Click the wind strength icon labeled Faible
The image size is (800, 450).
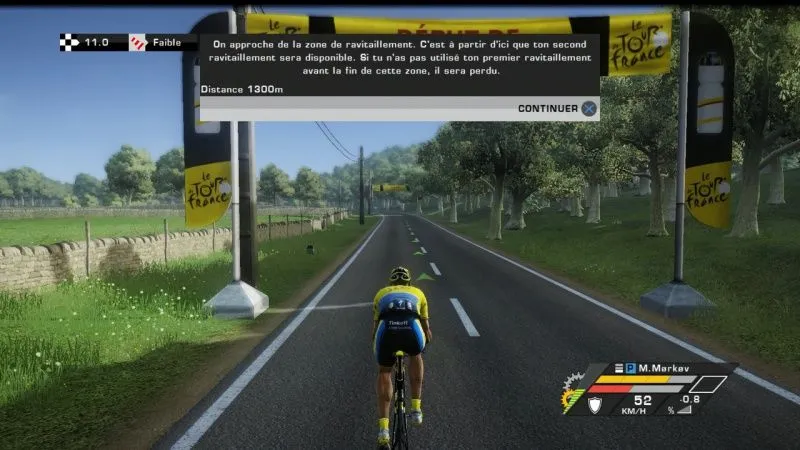tap(138, 43)
